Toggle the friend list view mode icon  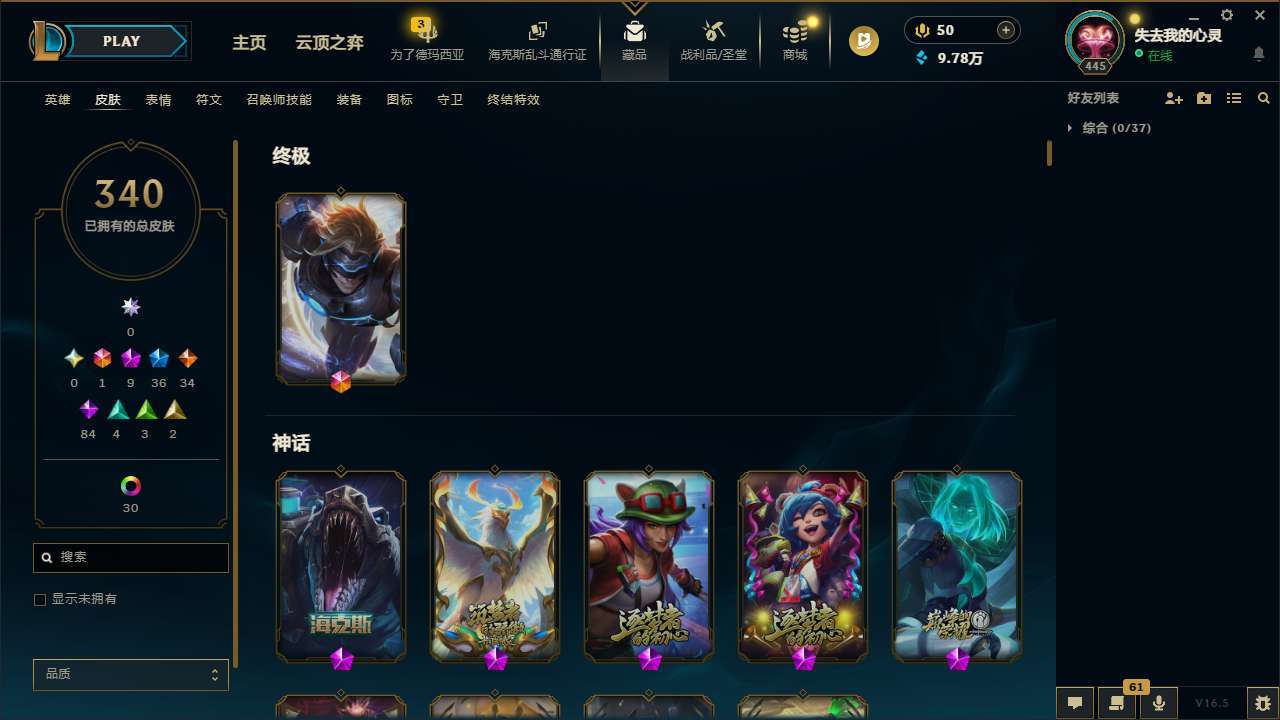tap(1233, 98)
